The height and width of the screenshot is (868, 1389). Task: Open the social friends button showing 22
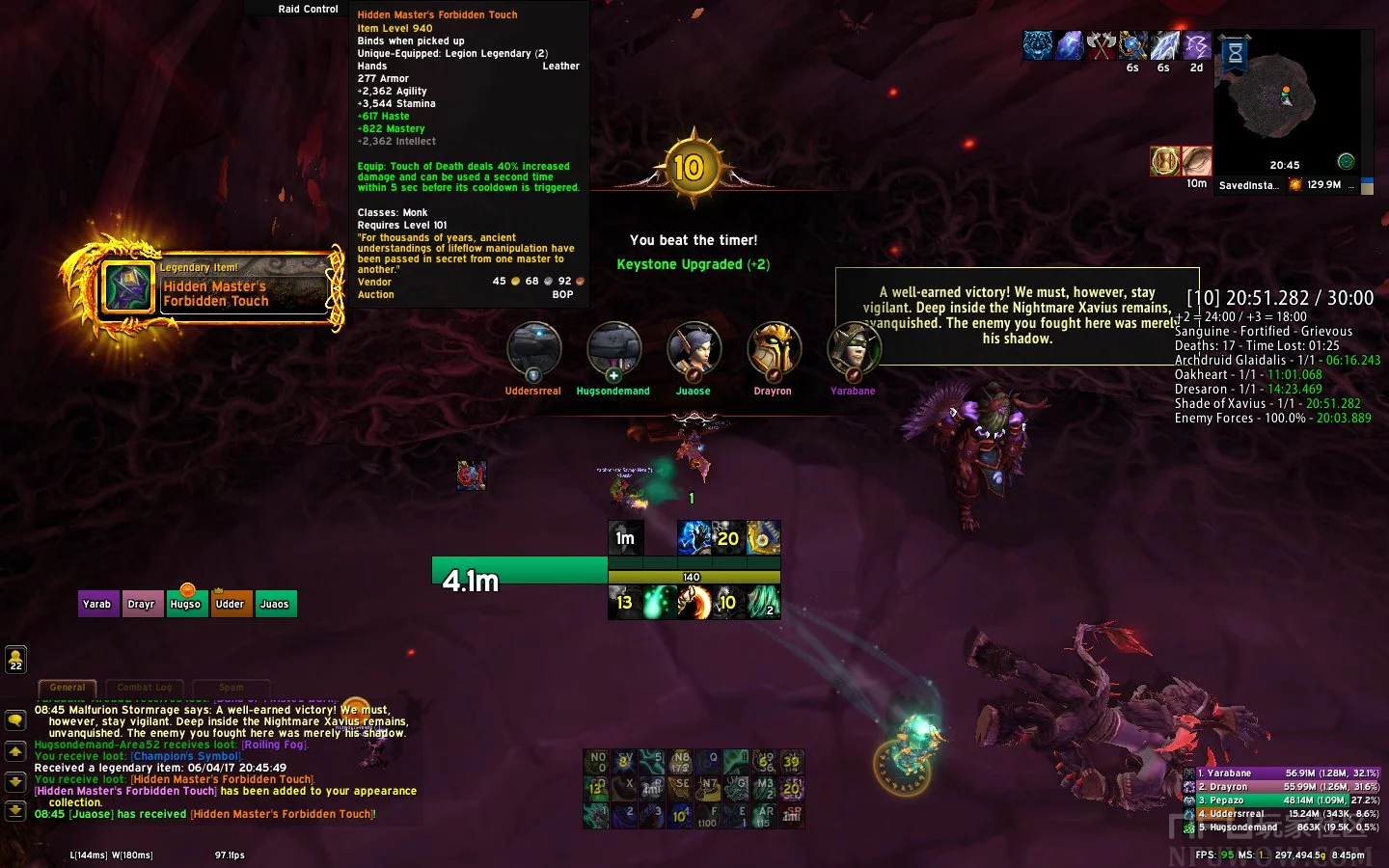[x=15, y=659]
